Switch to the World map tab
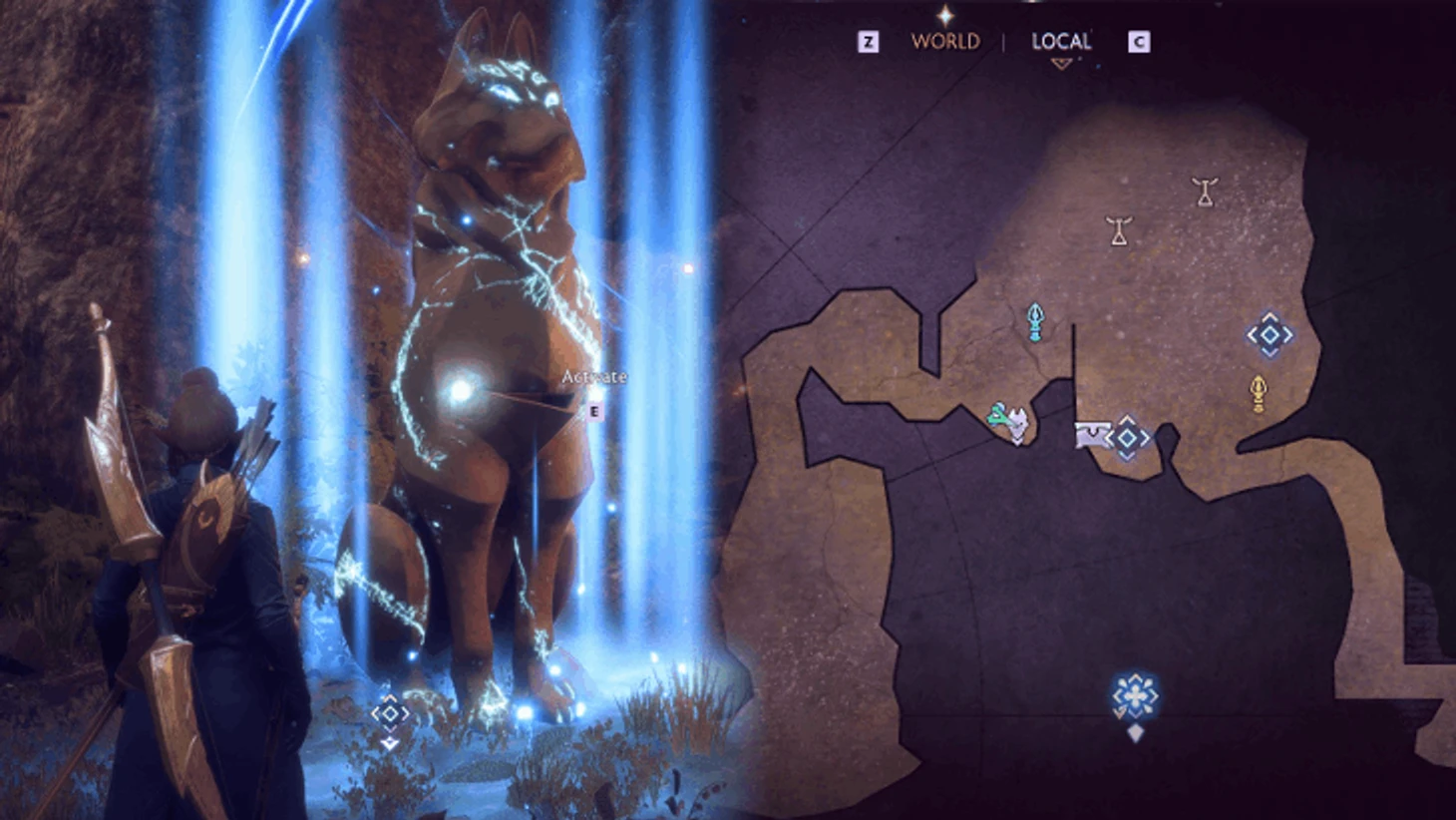1456x820 pixels. [944, 41]
